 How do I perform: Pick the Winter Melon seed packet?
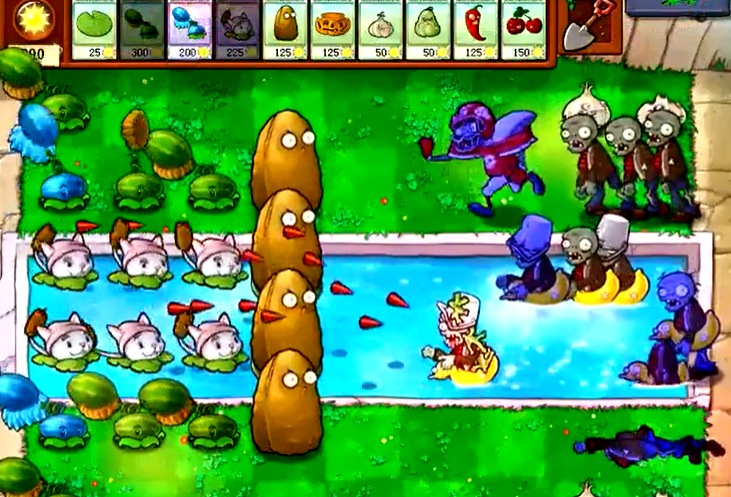(190, 30)
